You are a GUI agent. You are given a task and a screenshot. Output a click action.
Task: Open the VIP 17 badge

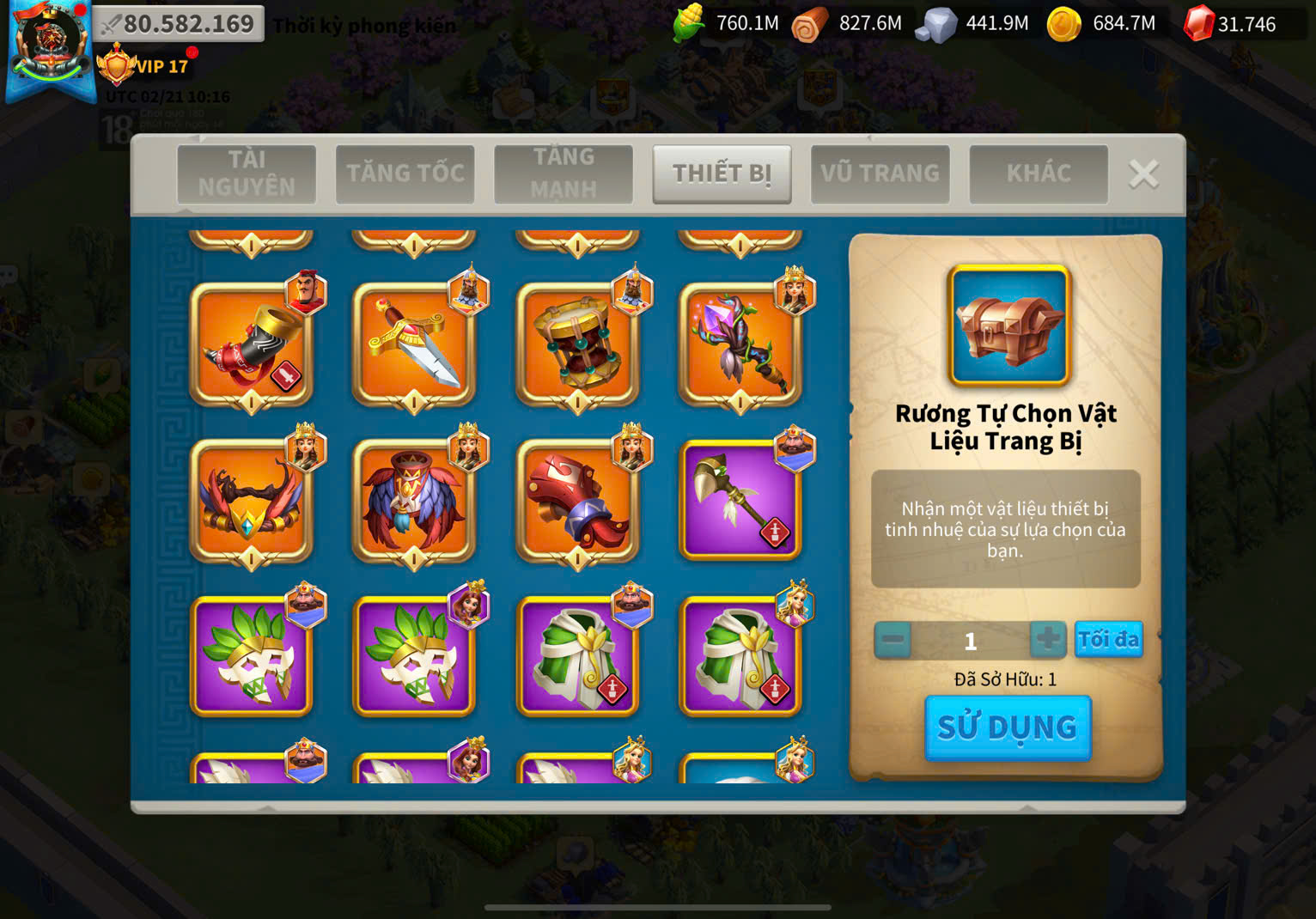144,66
